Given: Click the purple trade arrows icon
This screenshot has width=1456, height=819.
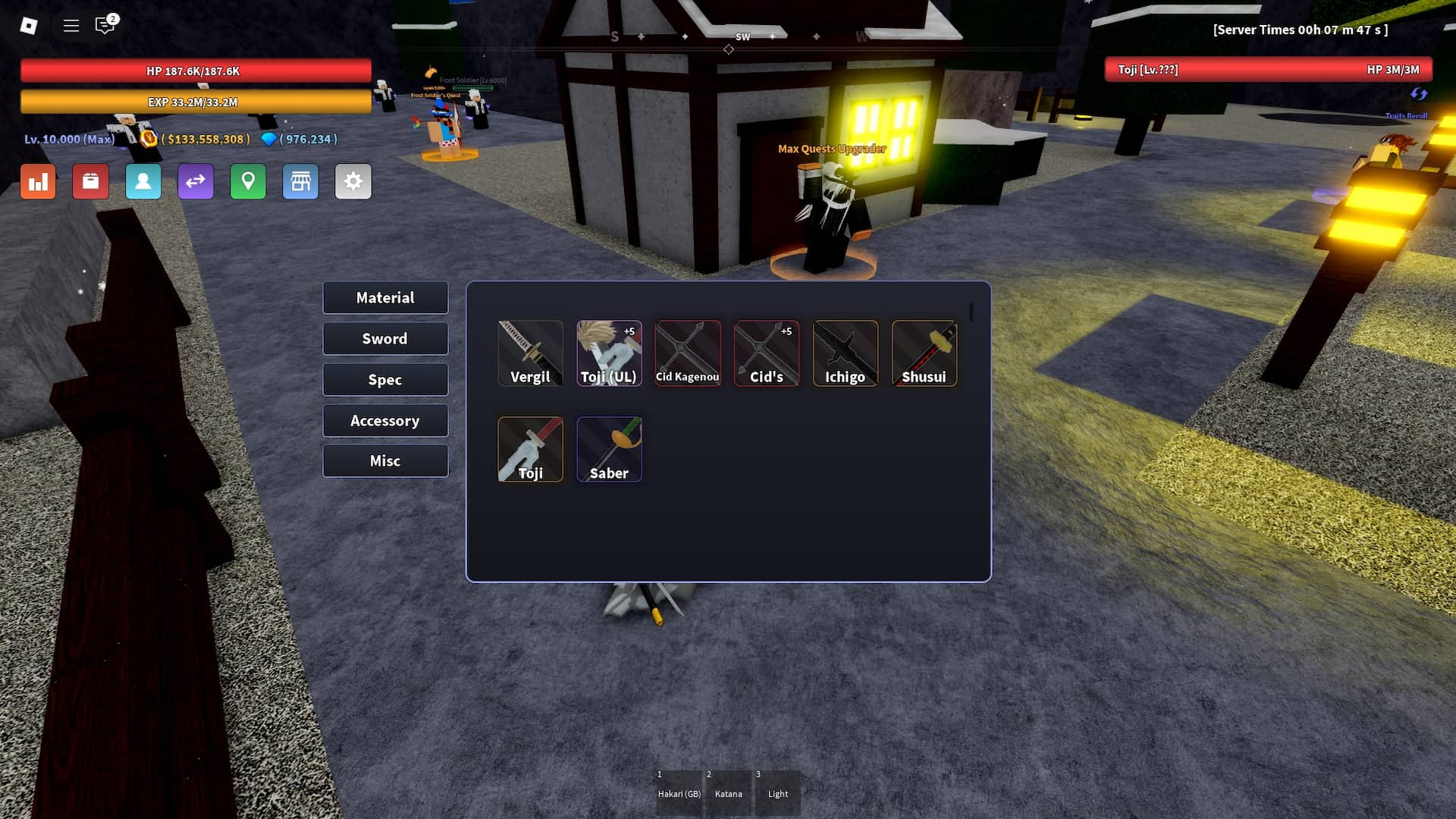Looking at the screenshot, I should (x=196, y=181).
